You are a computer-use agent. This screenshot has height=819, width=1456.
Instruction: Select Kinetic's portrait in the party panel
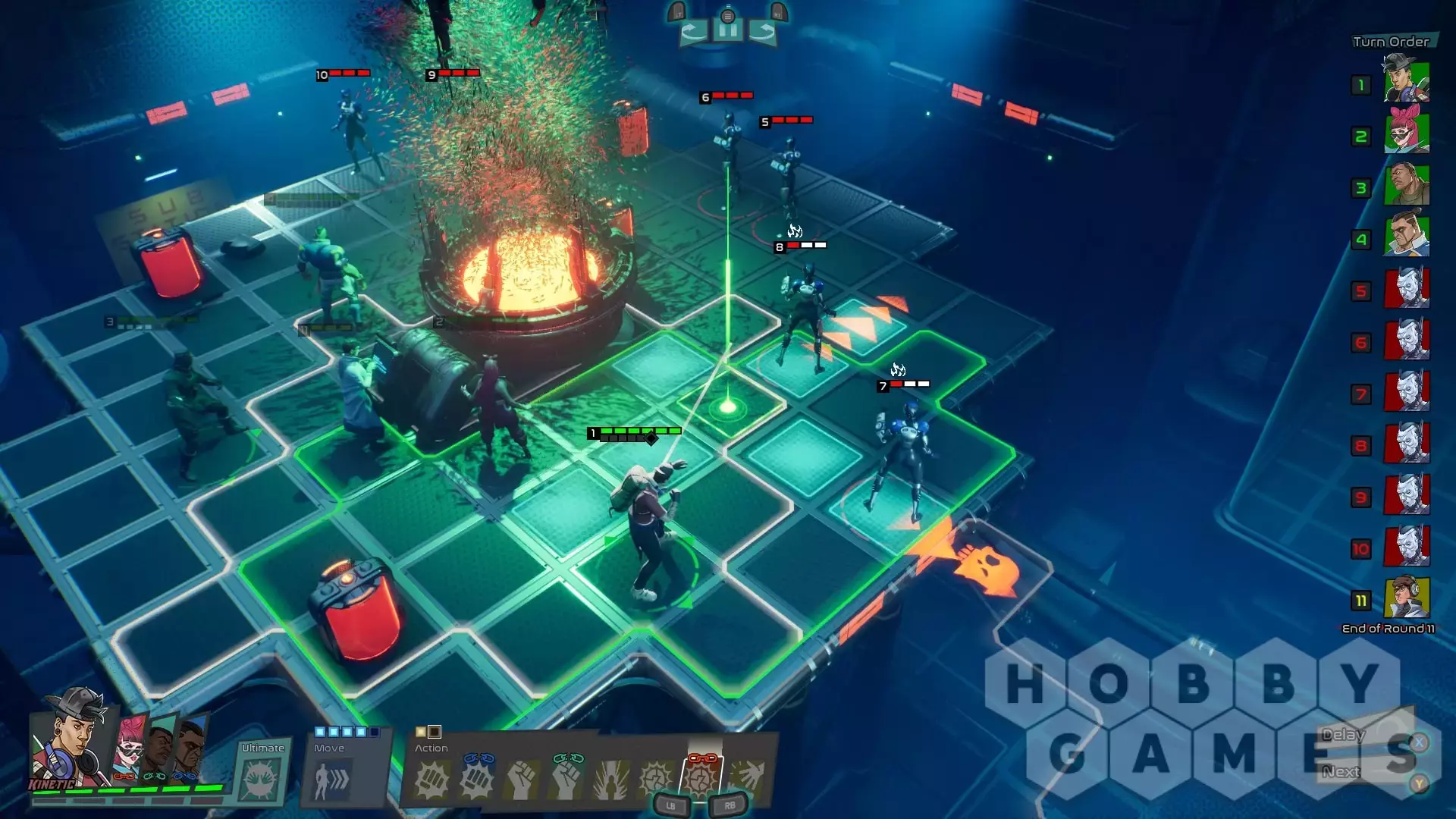pos(70,736)
